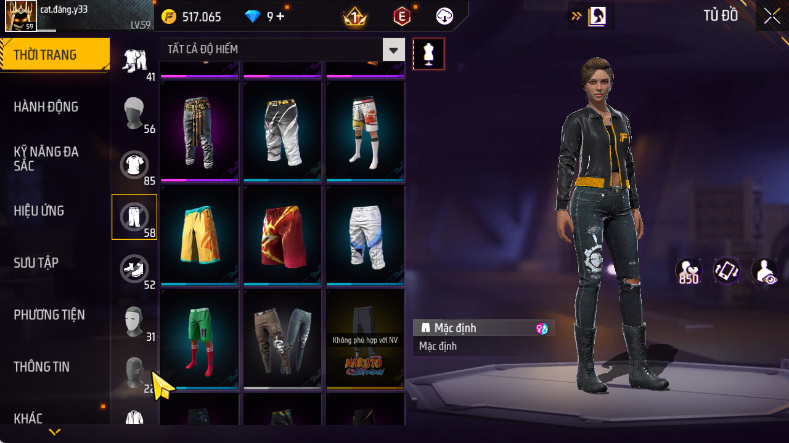Open the Sưu Tập section
Image resolution: width=789 pixels, height=443 pixels.
pos(36,263)
